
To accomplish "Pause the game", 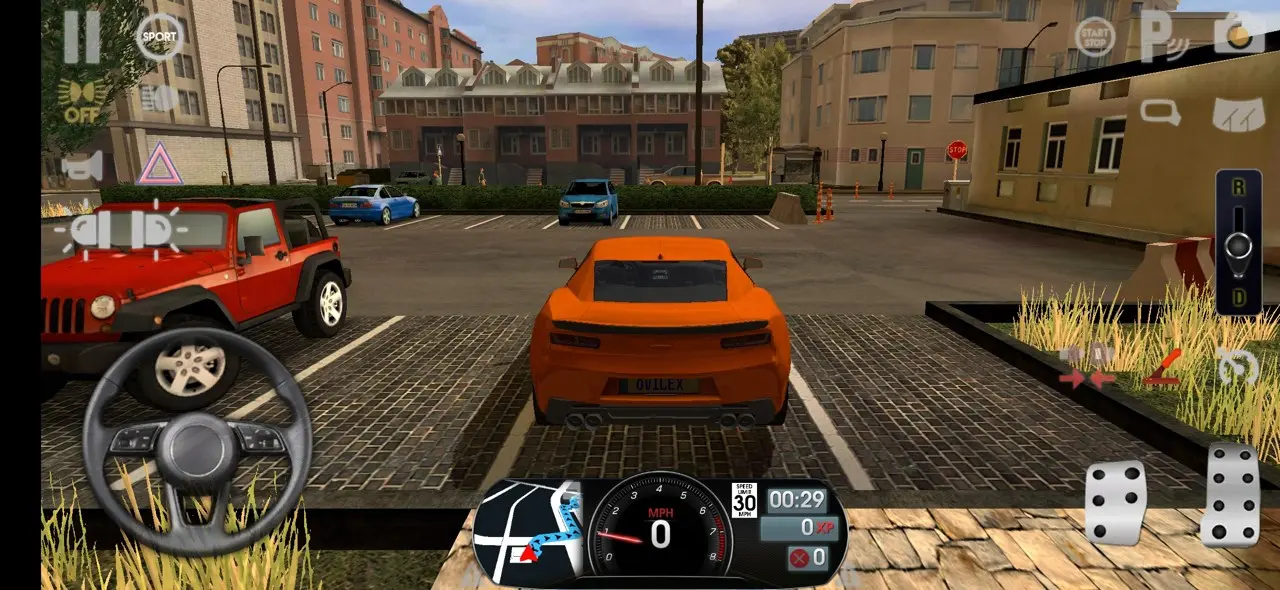I will click(82, 38).
